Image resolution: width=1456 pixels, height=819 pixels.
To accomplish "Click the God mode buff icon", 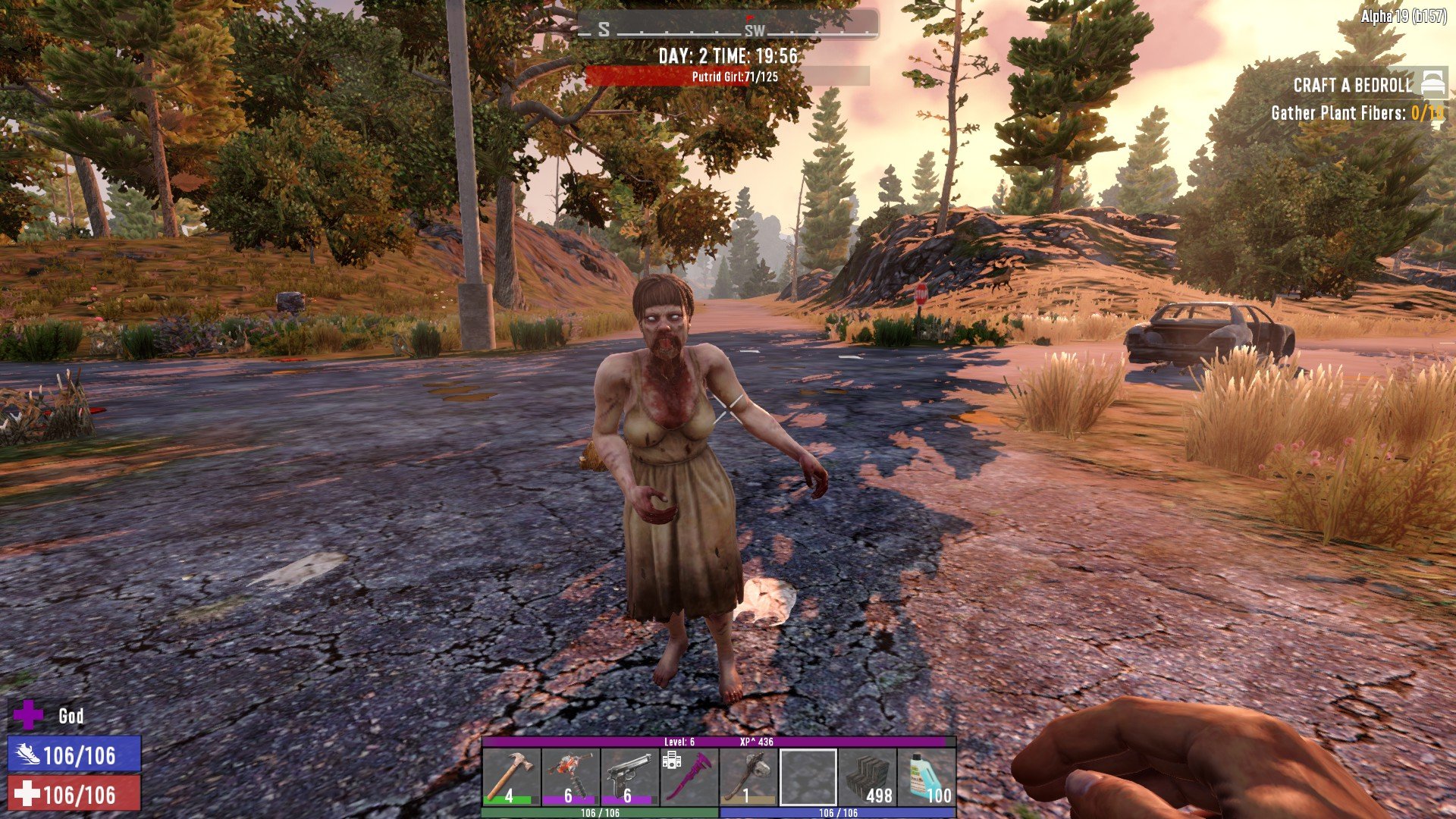I will pos(29,715).
